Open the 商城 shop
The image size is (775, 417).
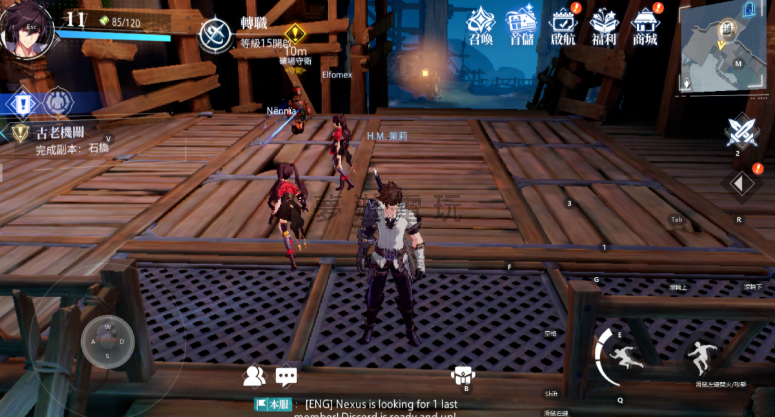pyautogui.click(x=645, y=27)
